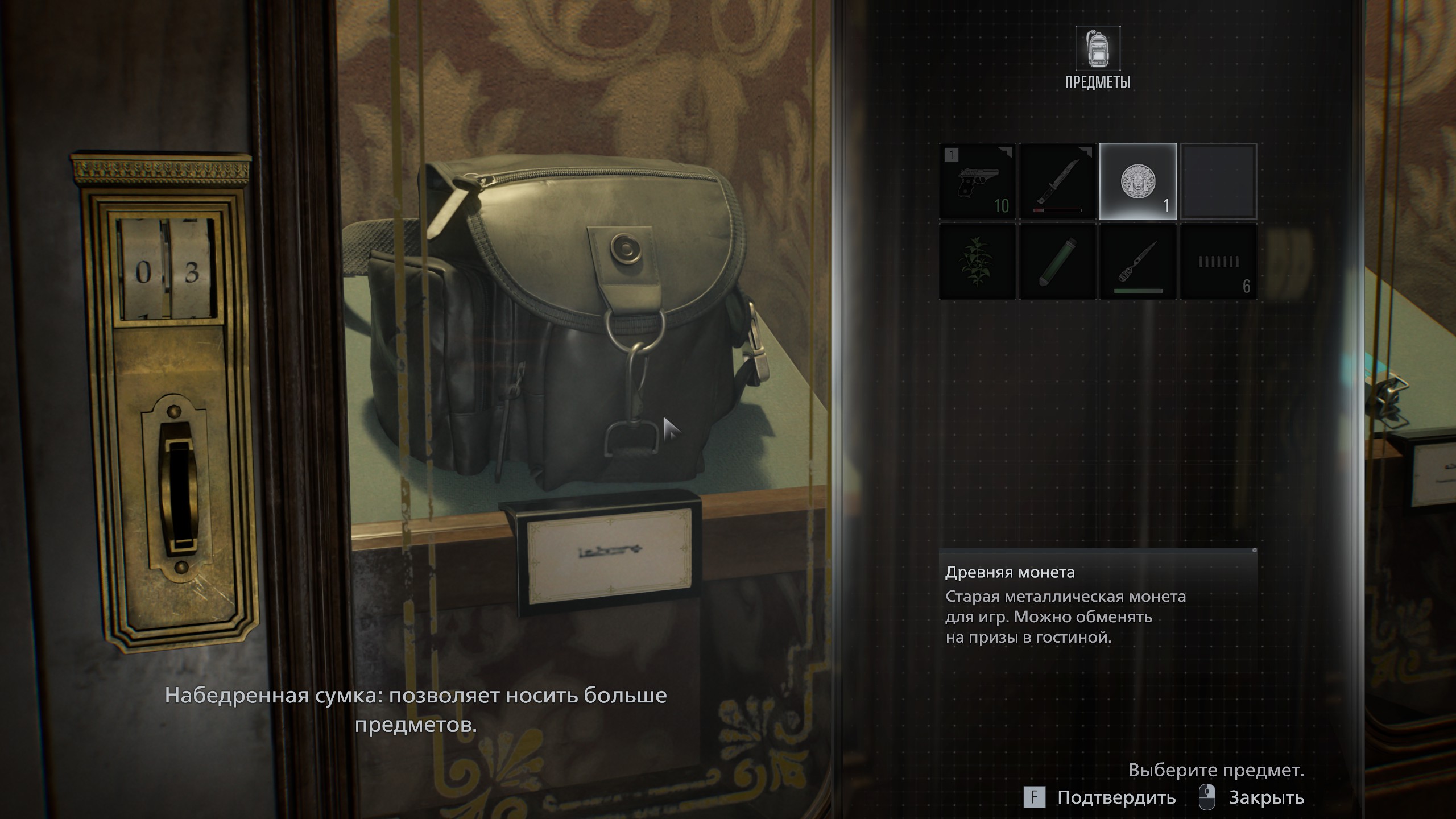Screen dimensions: 1456x819
Task: Click the empty inventory slot
Action: [x=1218, y=181]
